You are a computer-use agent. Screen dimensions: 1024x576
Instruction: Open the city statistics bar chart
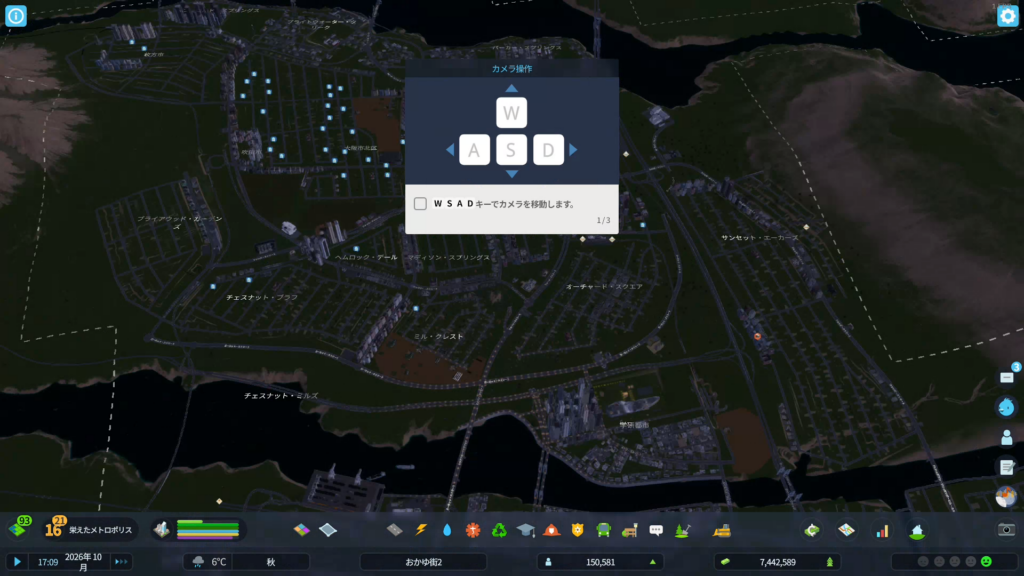point(882,529)
